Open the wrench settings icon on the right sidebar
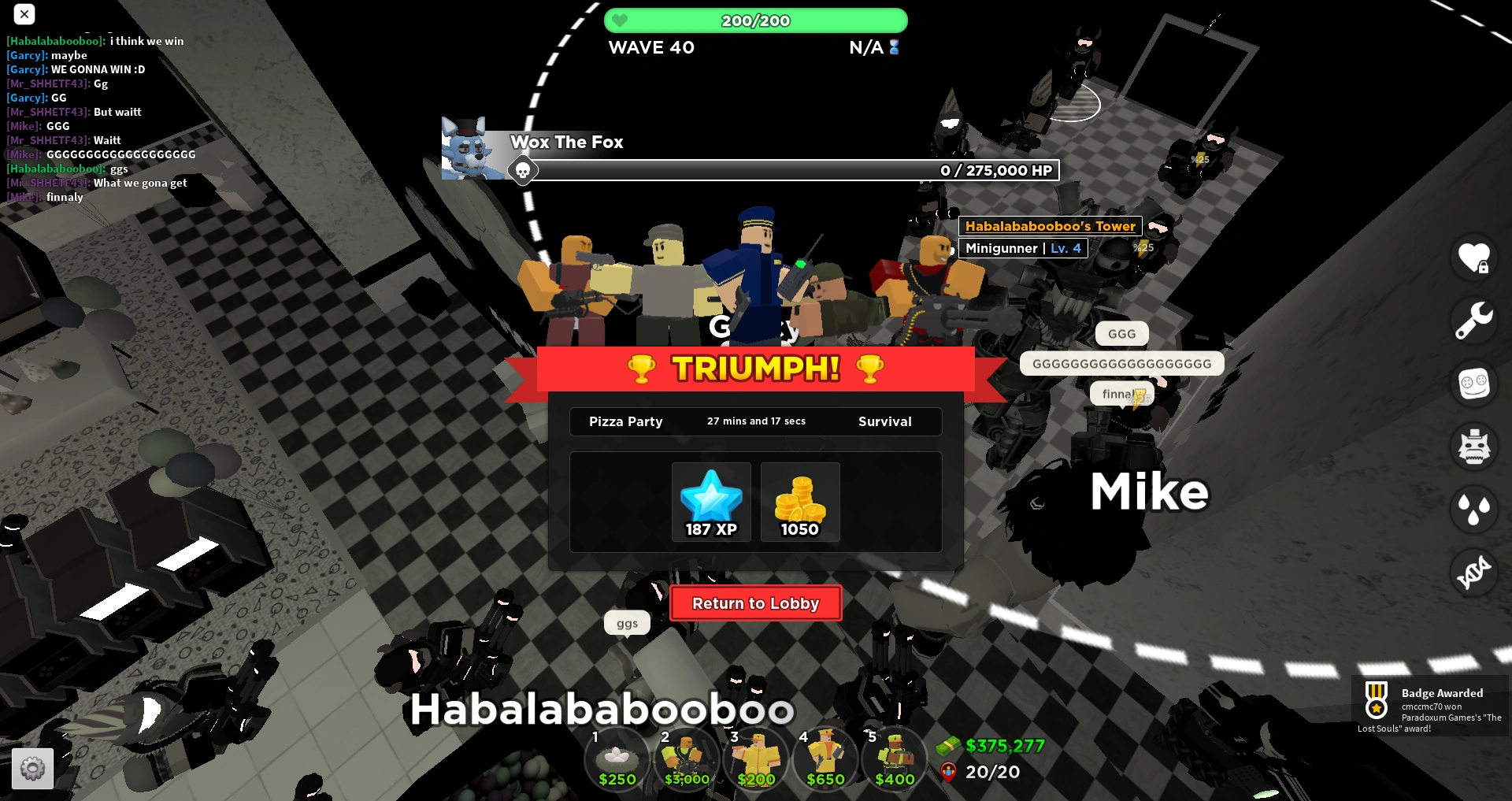1512x801 pixels. click(x=1473, y=321)
